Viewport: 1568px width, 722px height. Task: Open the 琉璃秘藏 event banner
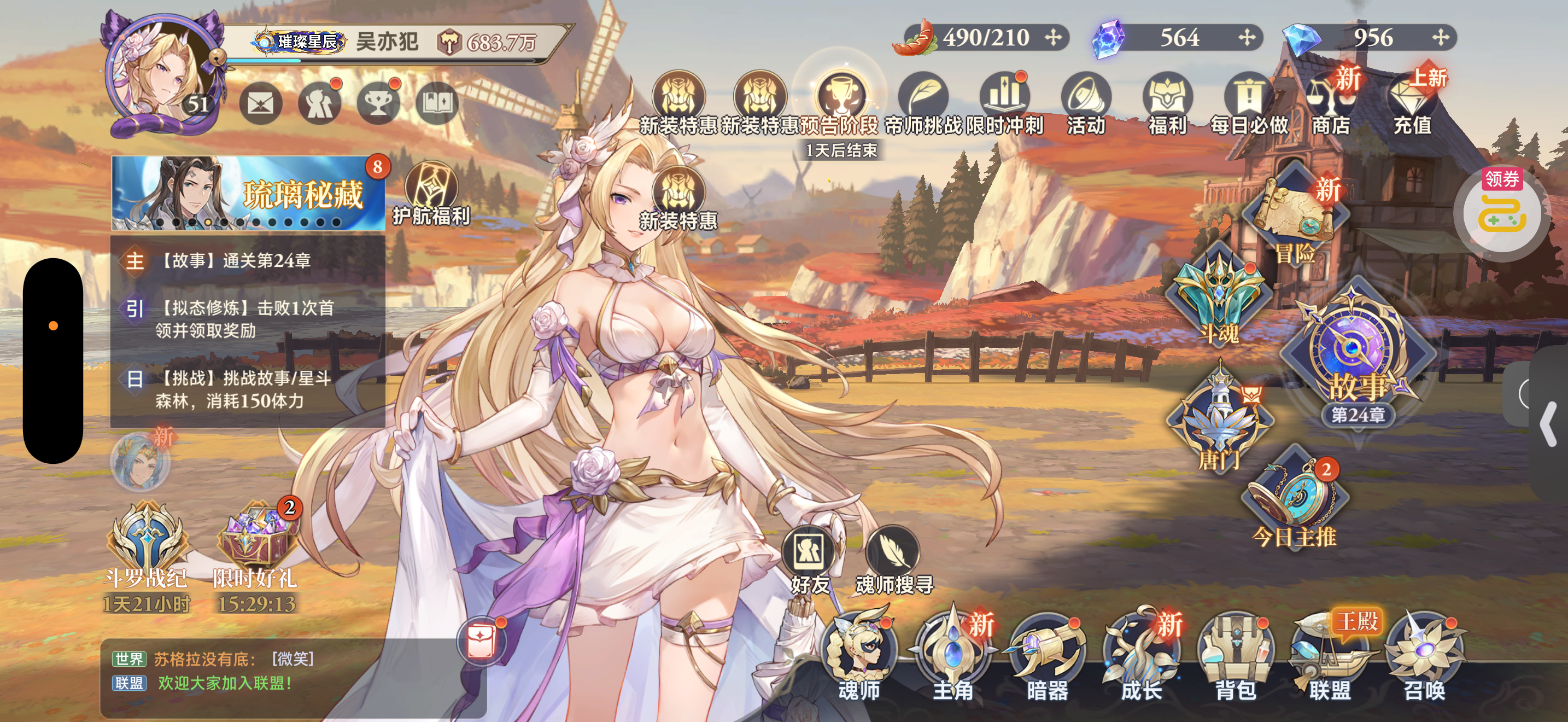[x=248, y=194]
